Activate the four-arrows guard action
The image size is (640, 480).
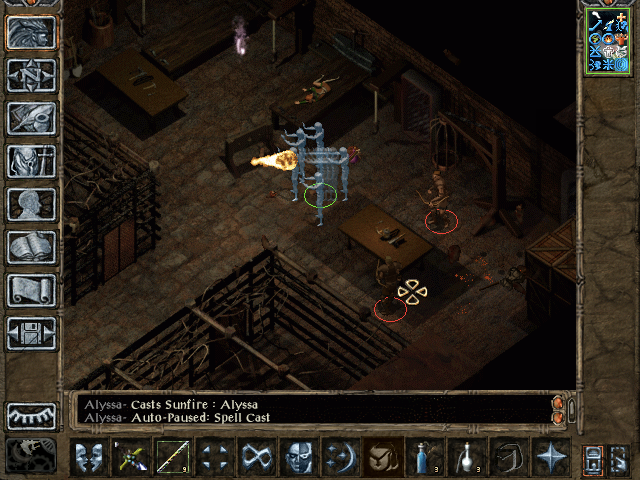[214, 457]
